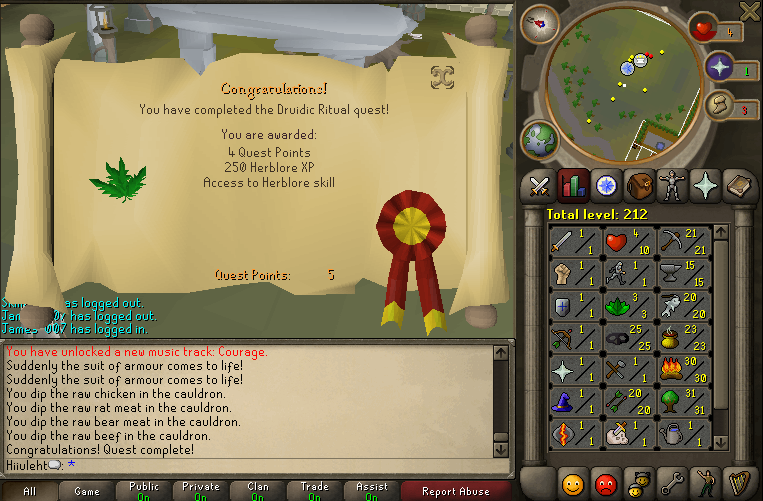Image resolution: width=763 pixels, height=501 pixels.
Task: Open the world map globe button
Action: tap(539, 137)
